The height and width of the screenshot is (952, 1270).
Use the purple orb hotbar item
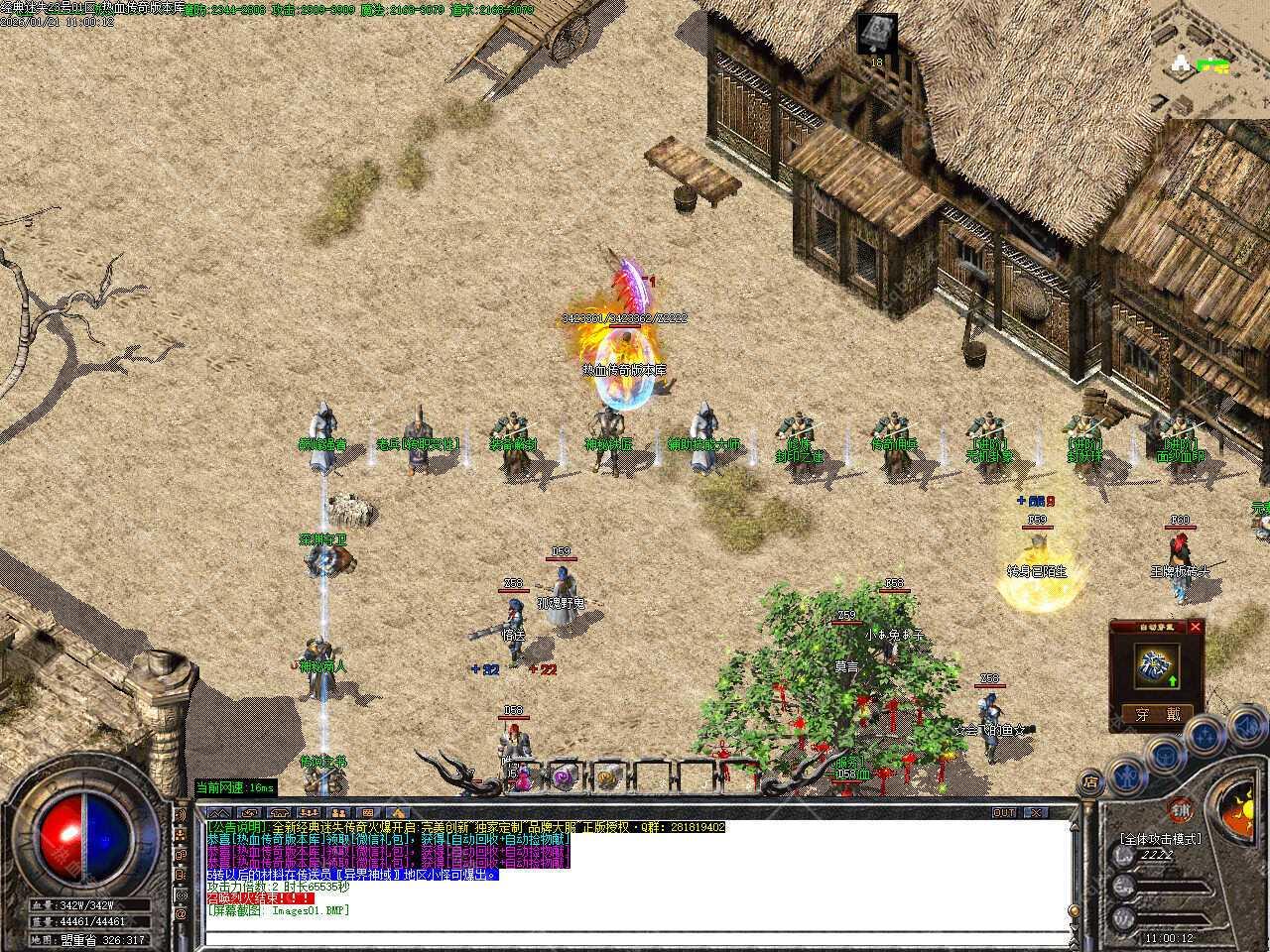[564, 779]
